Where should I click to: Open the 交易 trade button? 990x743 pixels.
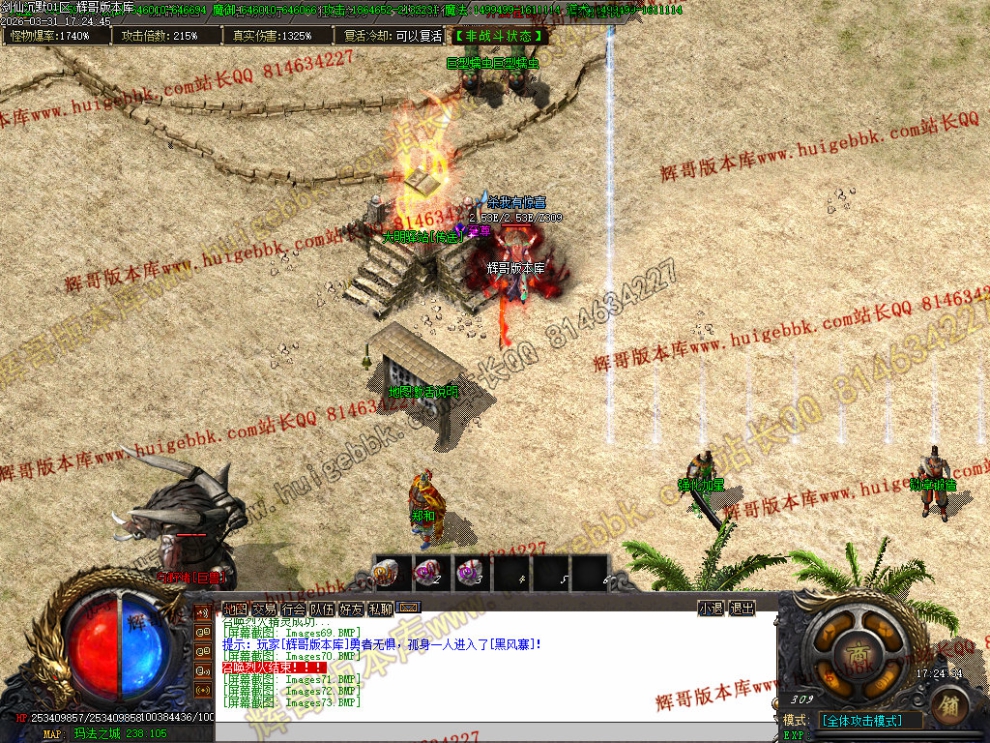pyautogui.click(x=263, y=608)
